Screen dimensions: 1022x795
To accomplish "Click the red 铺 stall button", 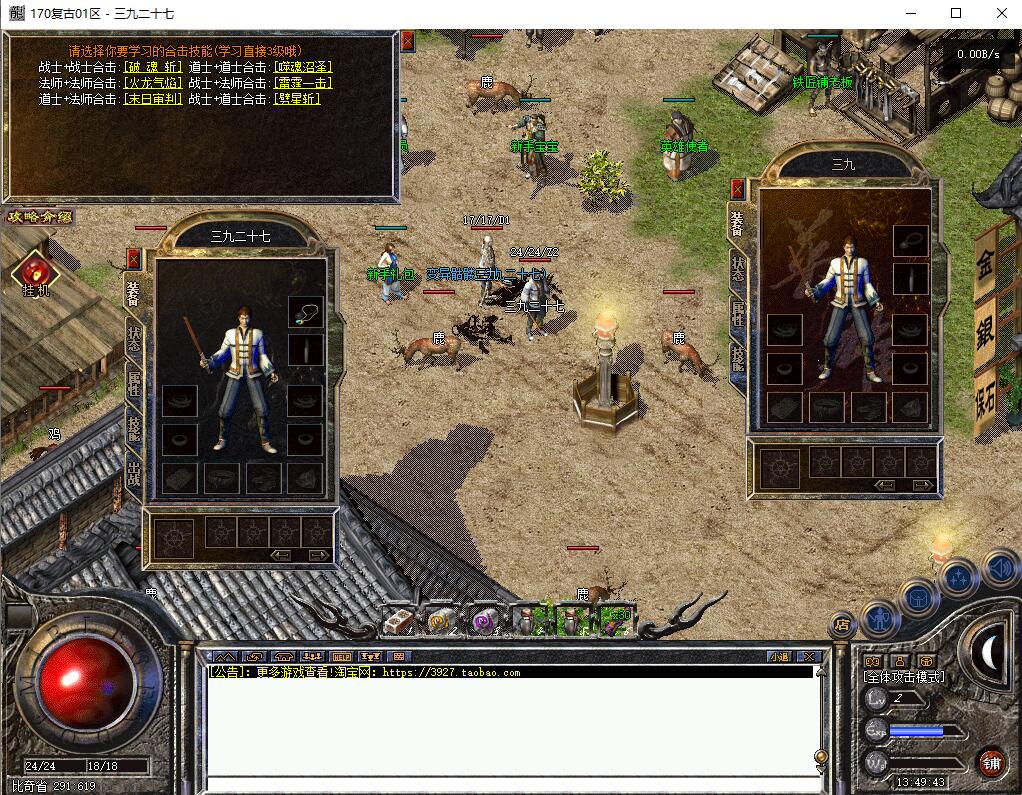I will (992, 761).
